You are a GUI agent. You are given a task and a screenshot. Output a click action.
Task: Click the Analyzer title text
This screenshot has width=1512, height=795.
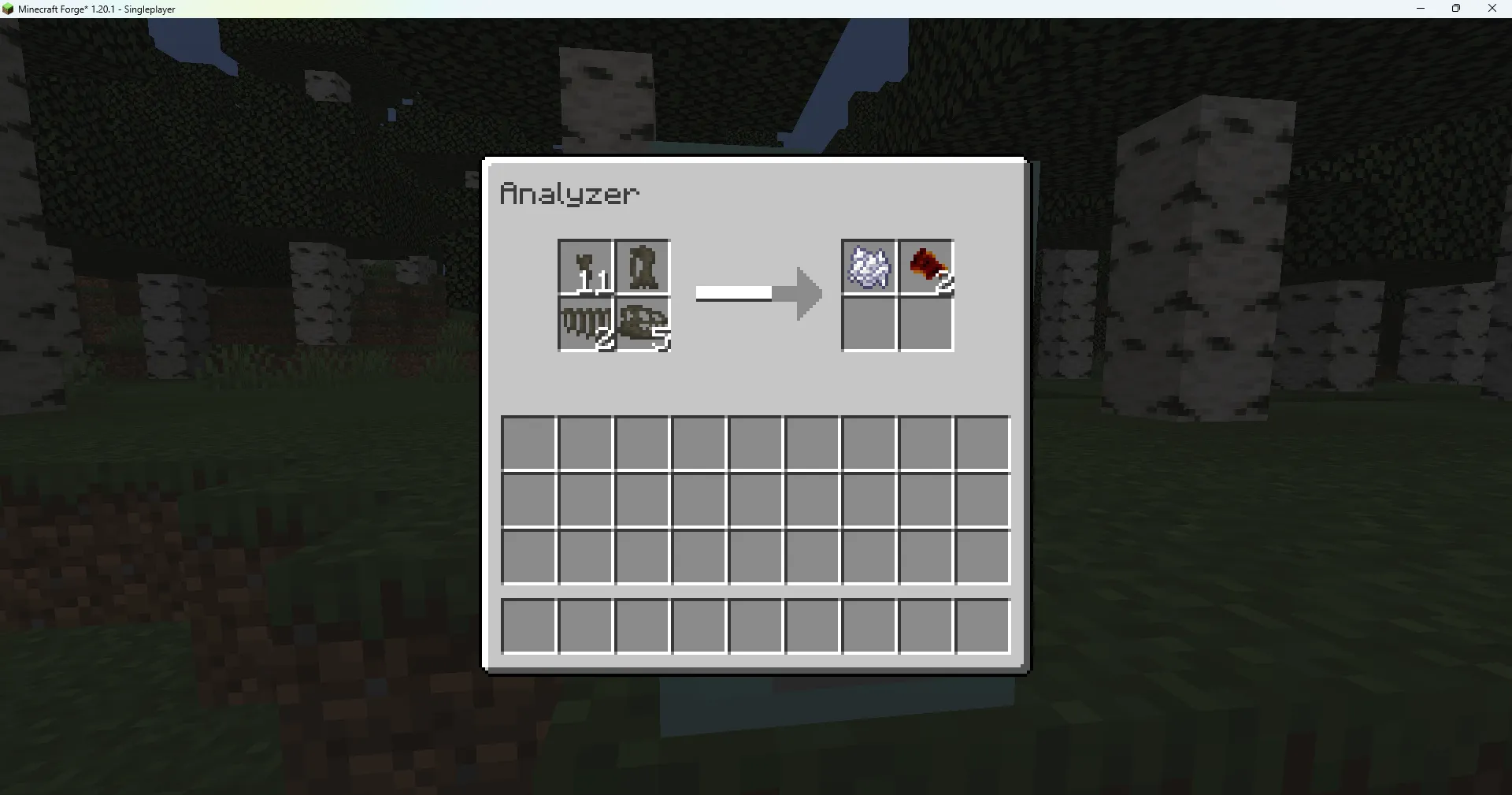(x=570, y=194)
